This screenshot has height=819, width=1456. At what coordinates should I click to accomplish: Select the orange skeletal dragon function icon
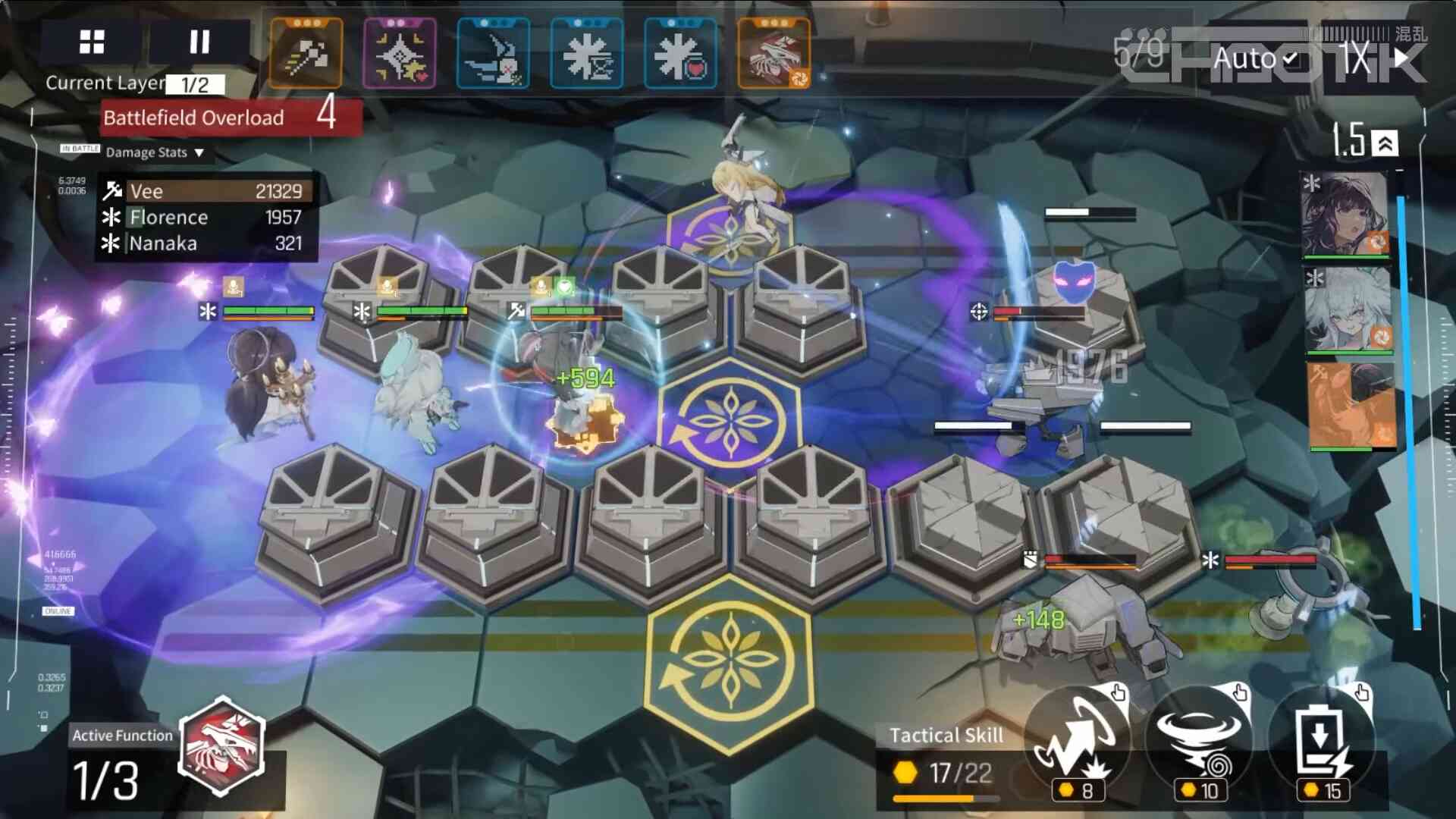pyautogui.click(x=773, y=54)
